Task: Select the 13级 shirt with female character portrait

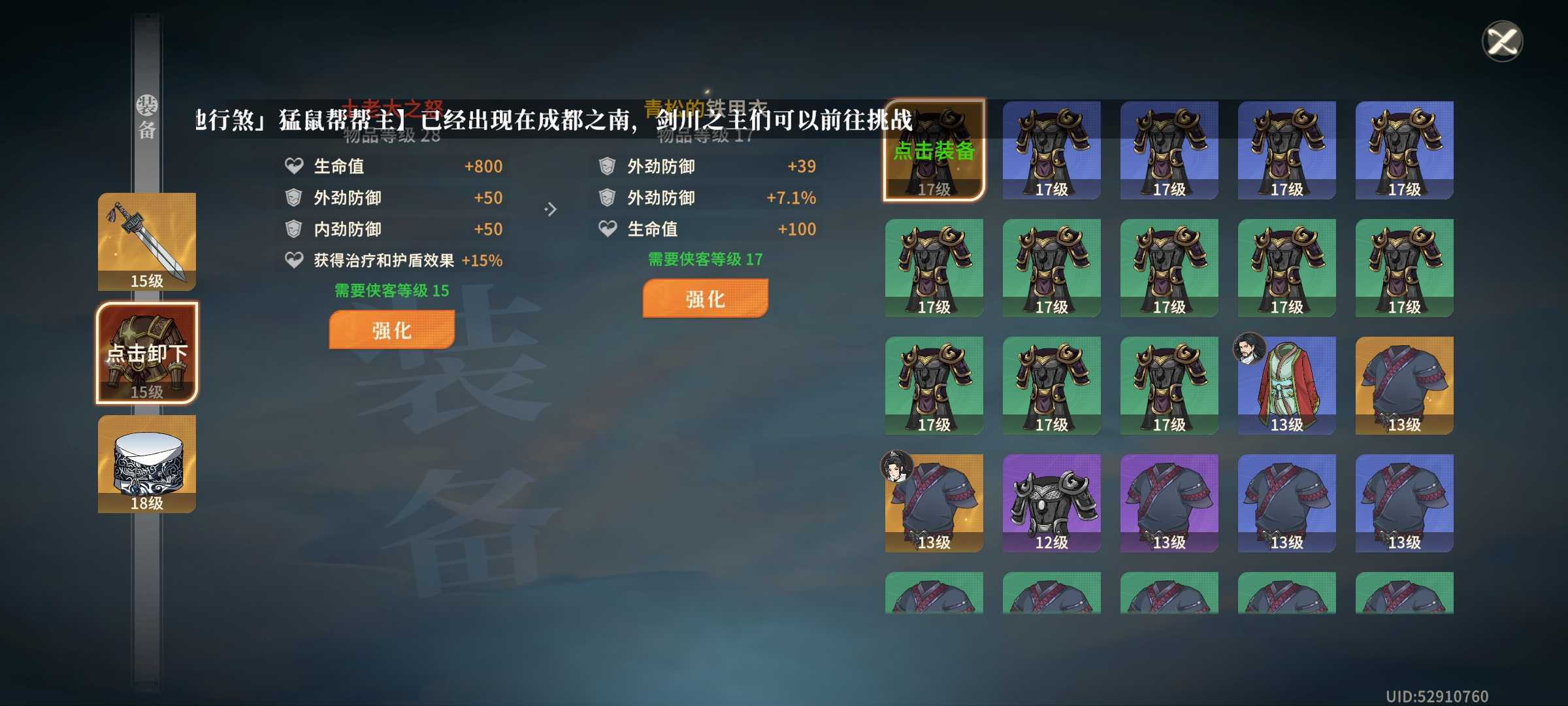Action: 934,503
